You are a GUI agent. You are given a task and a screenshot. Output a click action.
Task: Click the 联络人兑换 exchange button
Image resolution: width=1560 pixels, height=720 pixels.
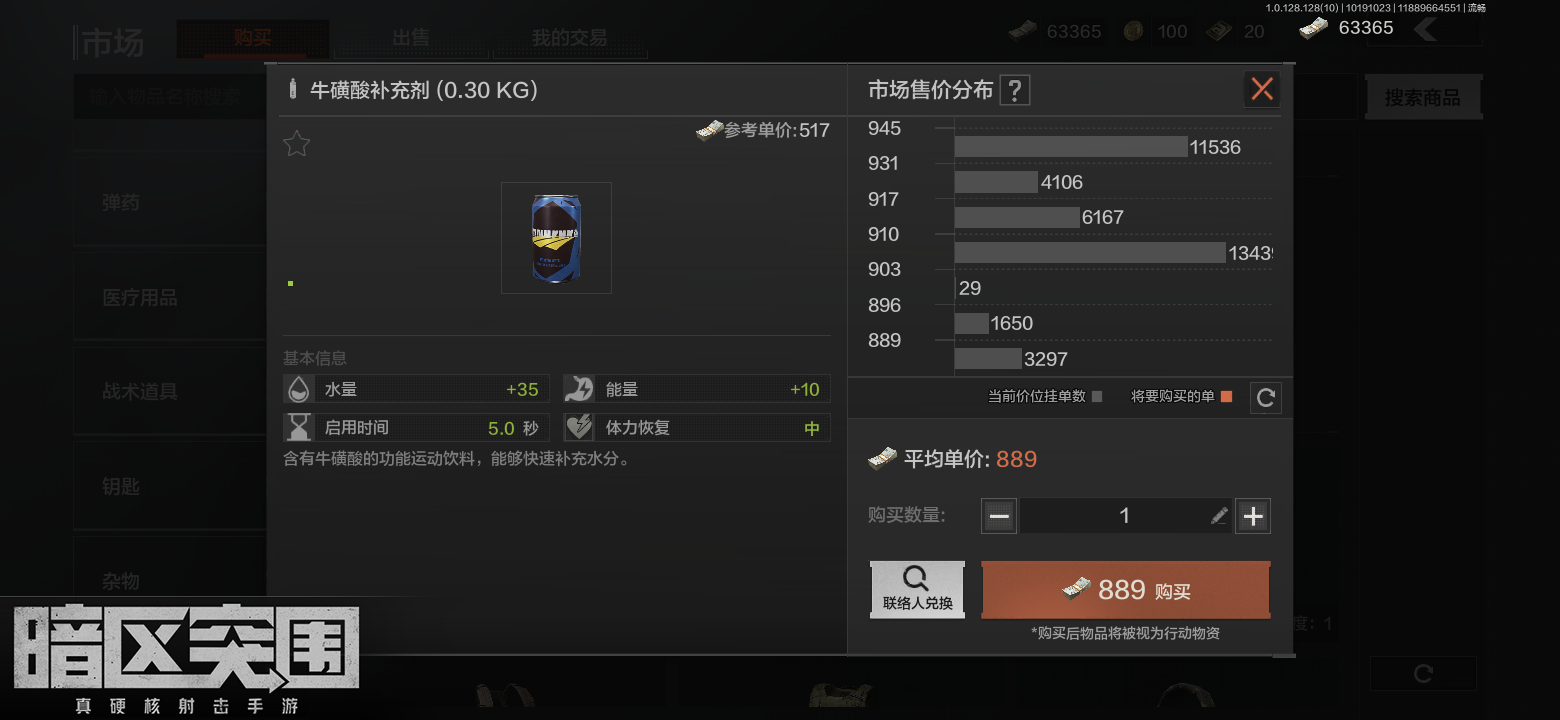(917, 589)
